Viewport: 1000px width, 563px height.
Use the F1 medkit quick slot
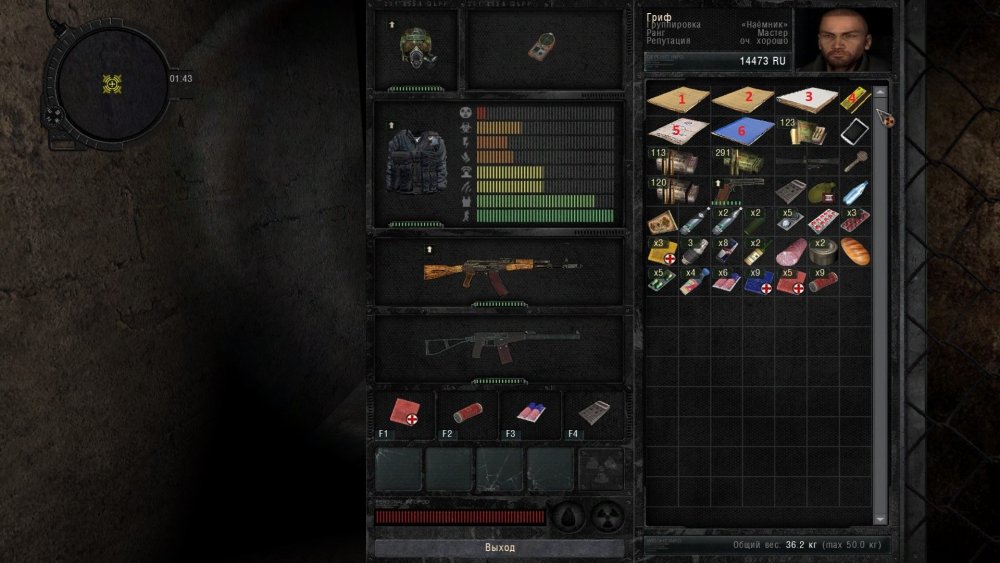tap(404, 413)
